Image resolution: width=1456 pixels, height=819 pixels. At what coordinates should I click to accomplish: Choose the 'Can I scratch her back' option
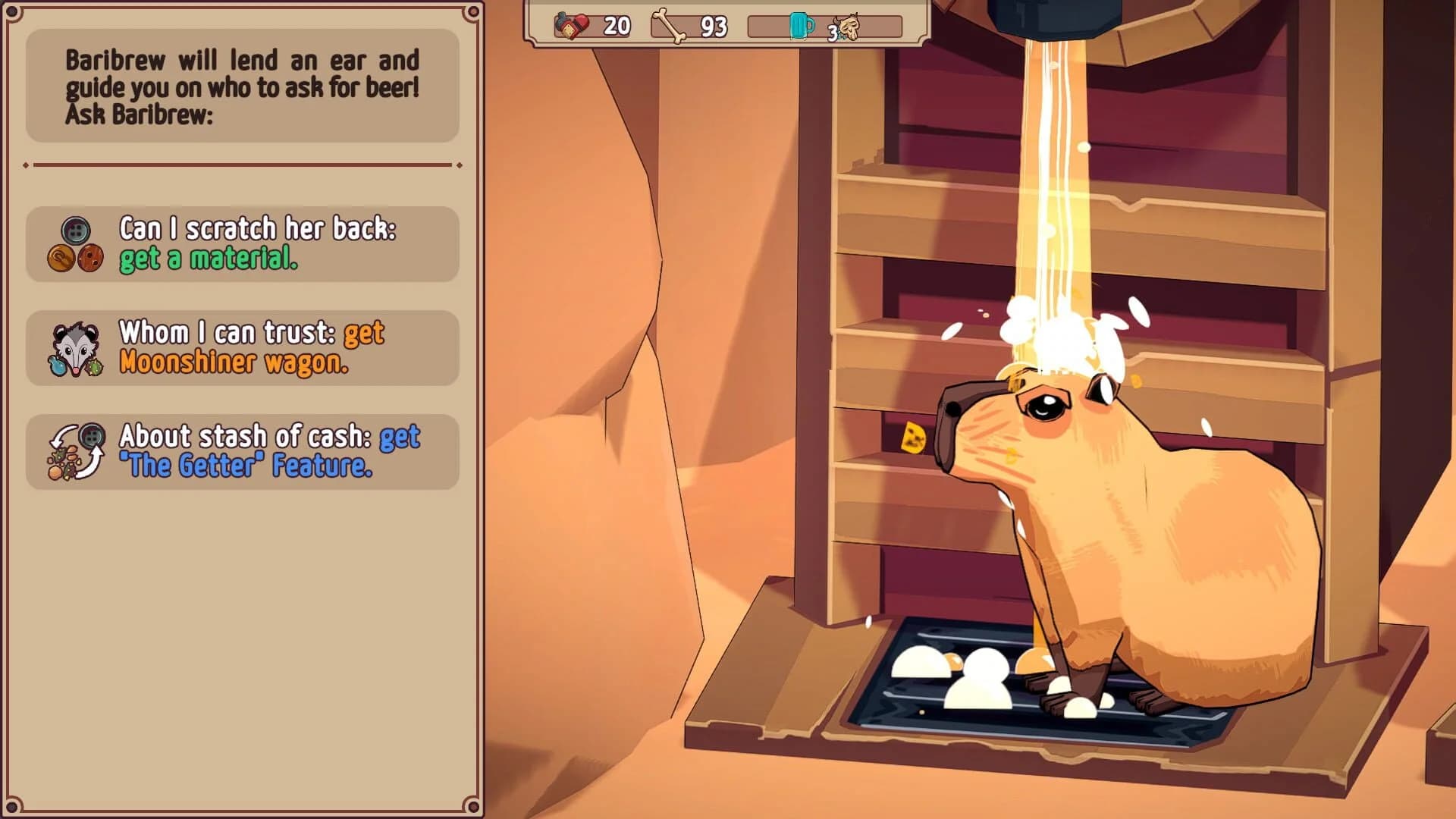[x=243, y=244]
